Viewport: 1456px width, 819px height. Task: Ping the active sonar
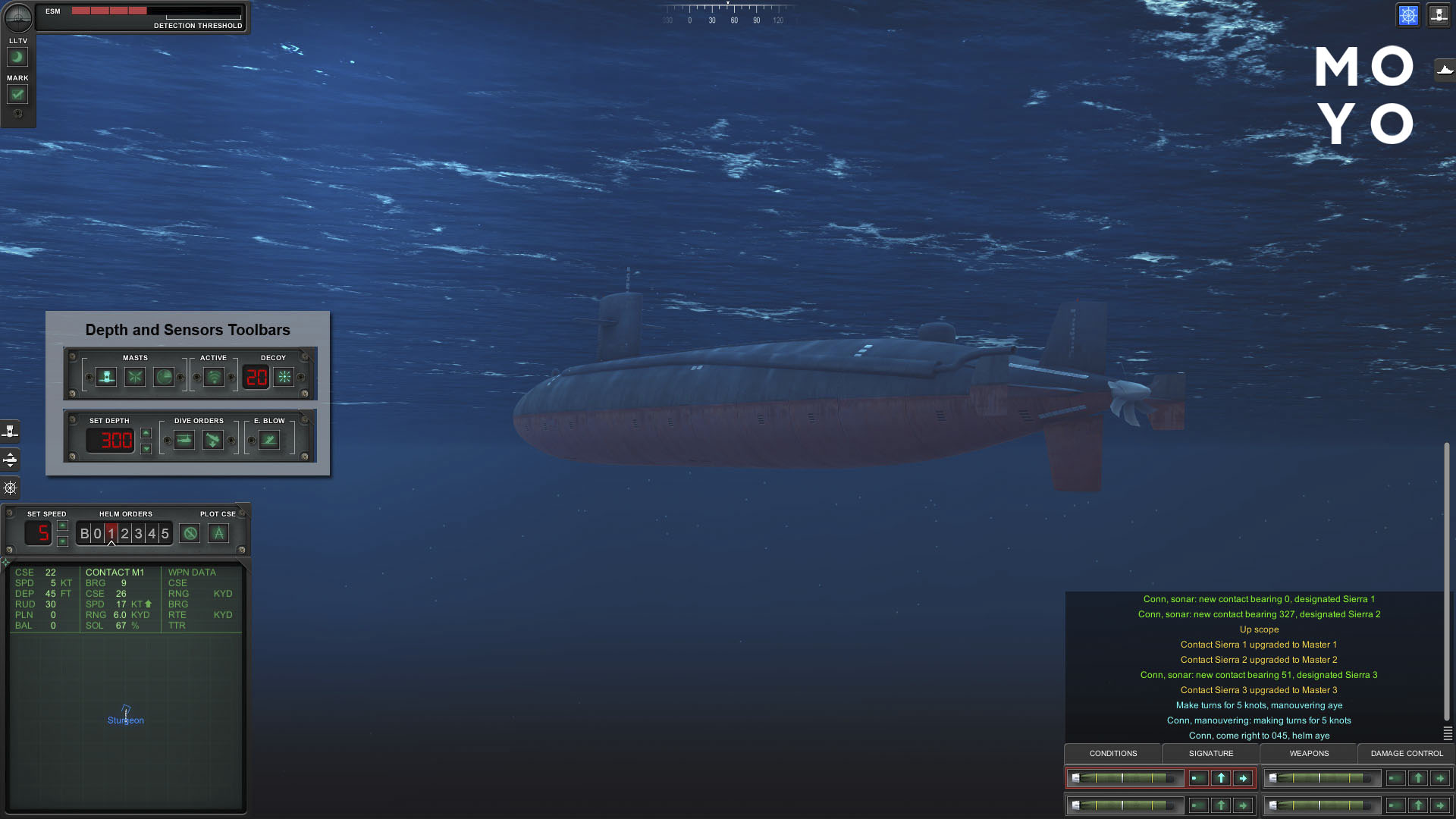click(214, 377)
